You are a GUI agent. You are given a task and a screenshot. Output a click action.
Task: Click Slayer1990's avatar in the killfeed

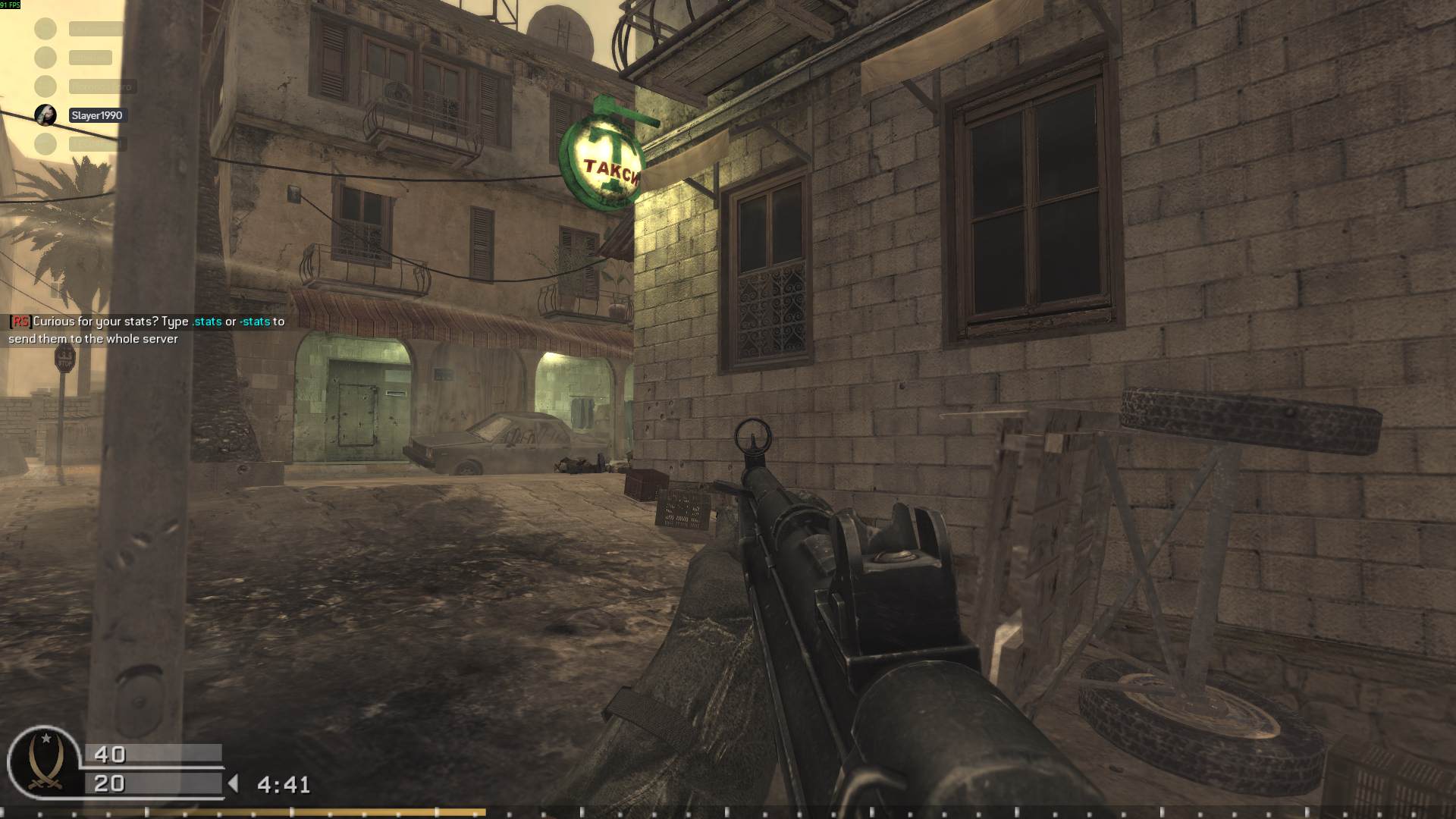click(45, 115)
